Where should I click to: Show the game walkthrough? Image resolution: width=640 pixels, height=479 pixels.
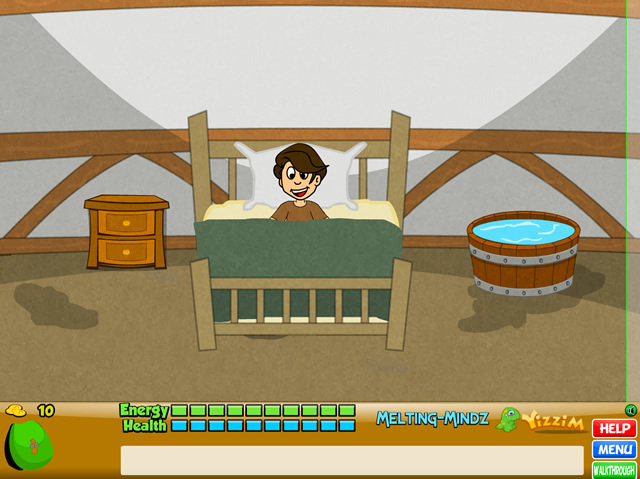click(x=614, y=469)
